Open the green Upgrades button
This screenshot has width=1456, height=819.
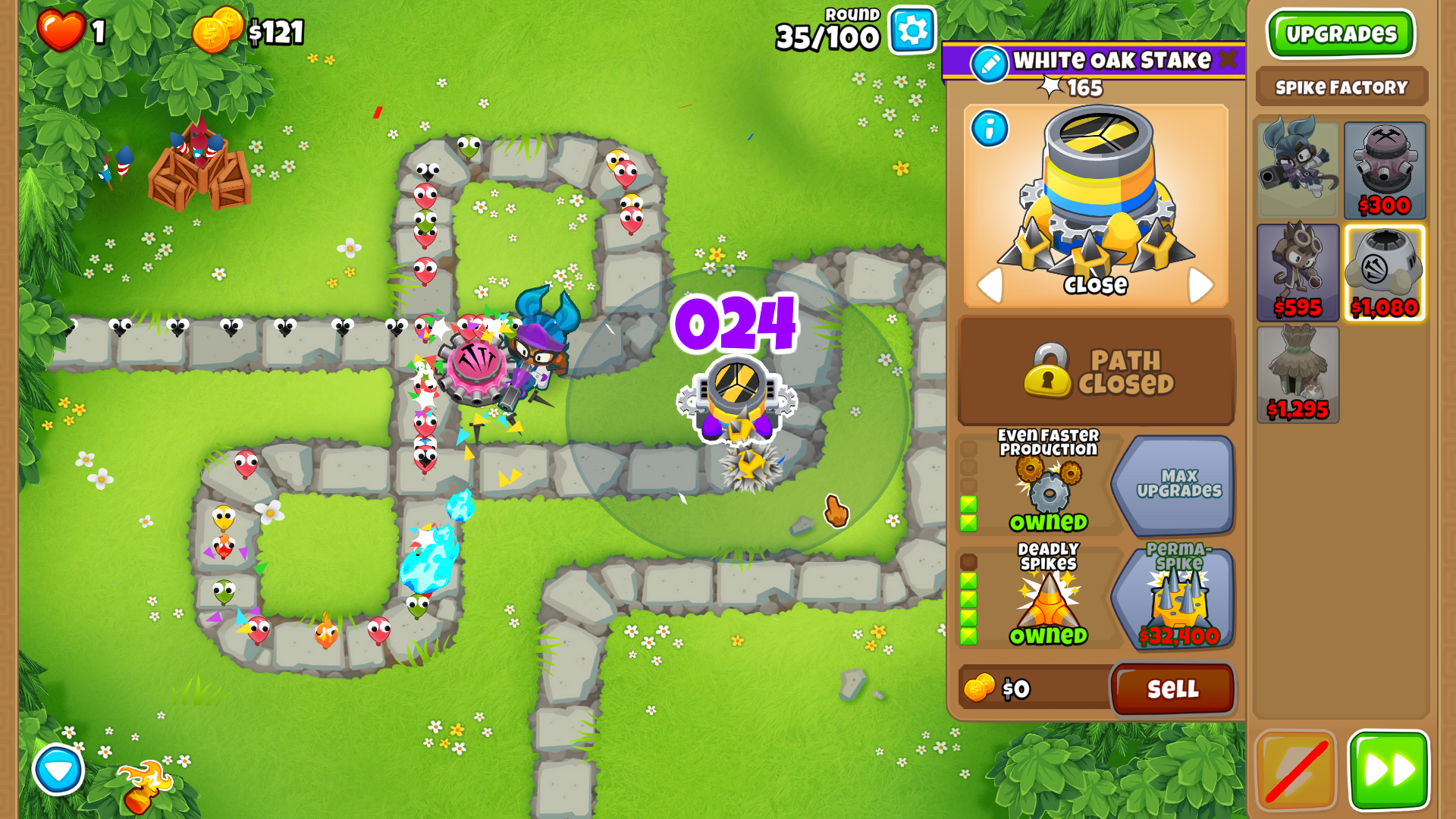coord(1341,34)
